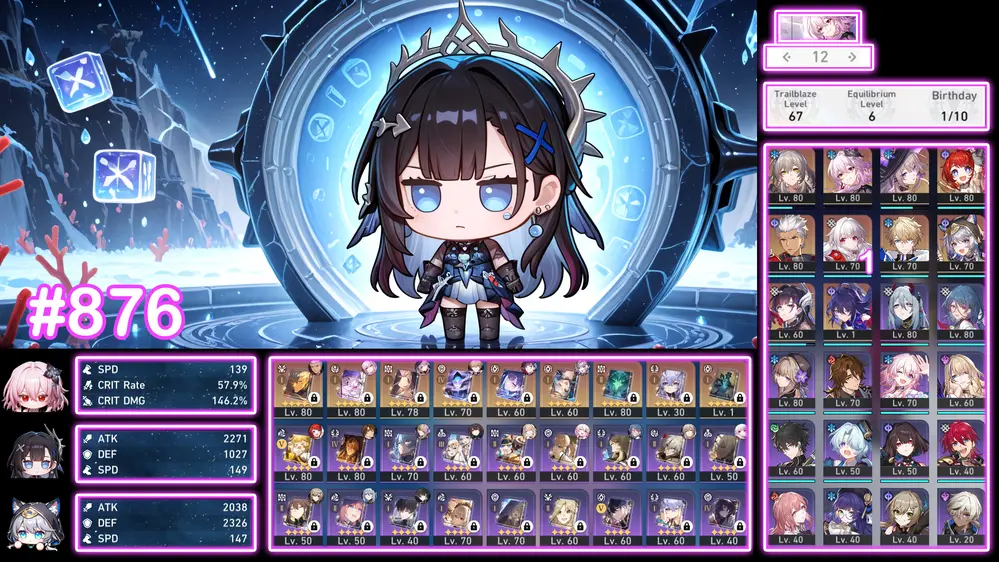This screenshot has height=562, width=999.
Task: Select the brown-haired glasses Lv. 70 character
Action: pos(849,377)
